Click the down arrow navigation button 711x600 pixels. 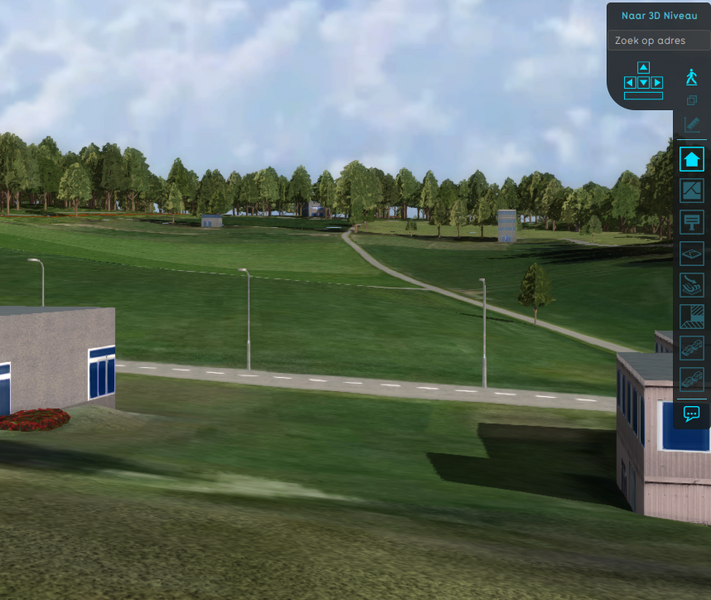coord(643,82)
